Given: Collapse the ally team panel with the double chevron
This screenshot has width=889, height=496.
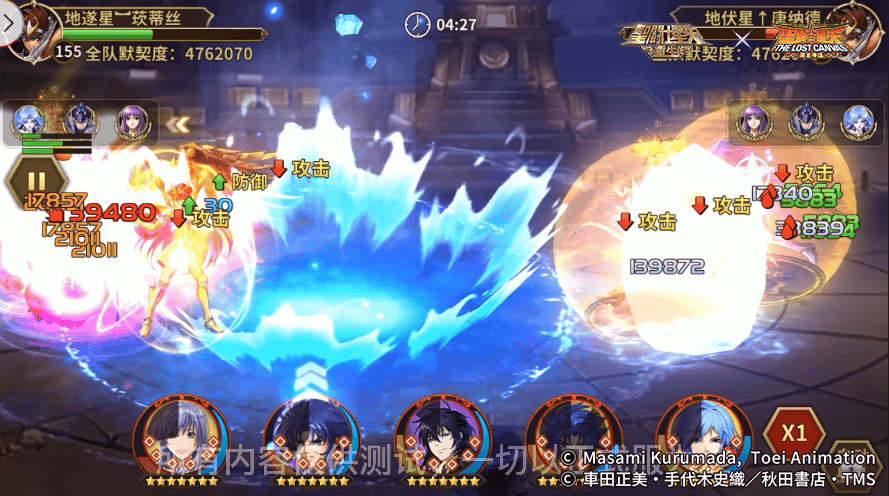Looking at the screenshot, I should 177,124.
